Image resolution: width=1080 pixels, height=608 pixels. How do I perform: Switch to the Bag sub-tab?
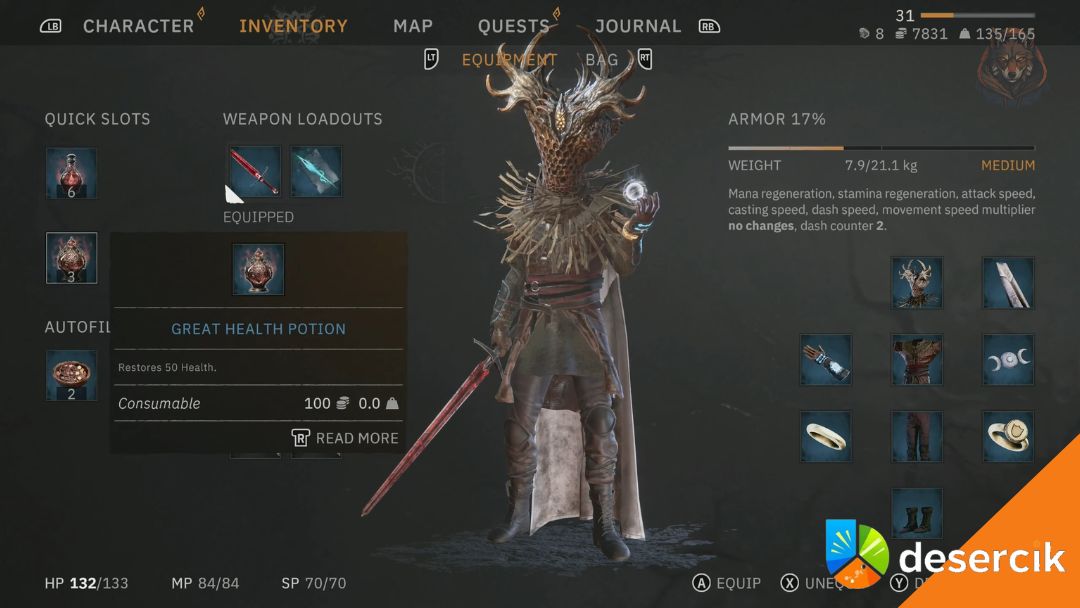pyautogui.click(x=602, y=60)
